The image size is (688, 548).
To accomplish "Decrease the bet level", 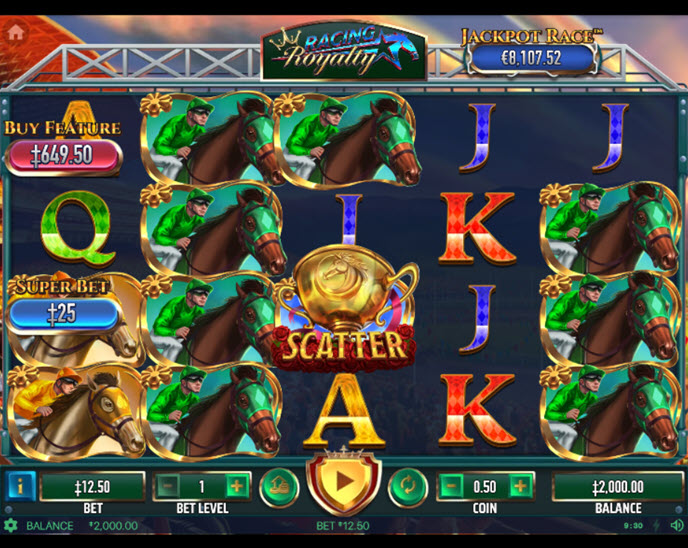I will (168, 487).
